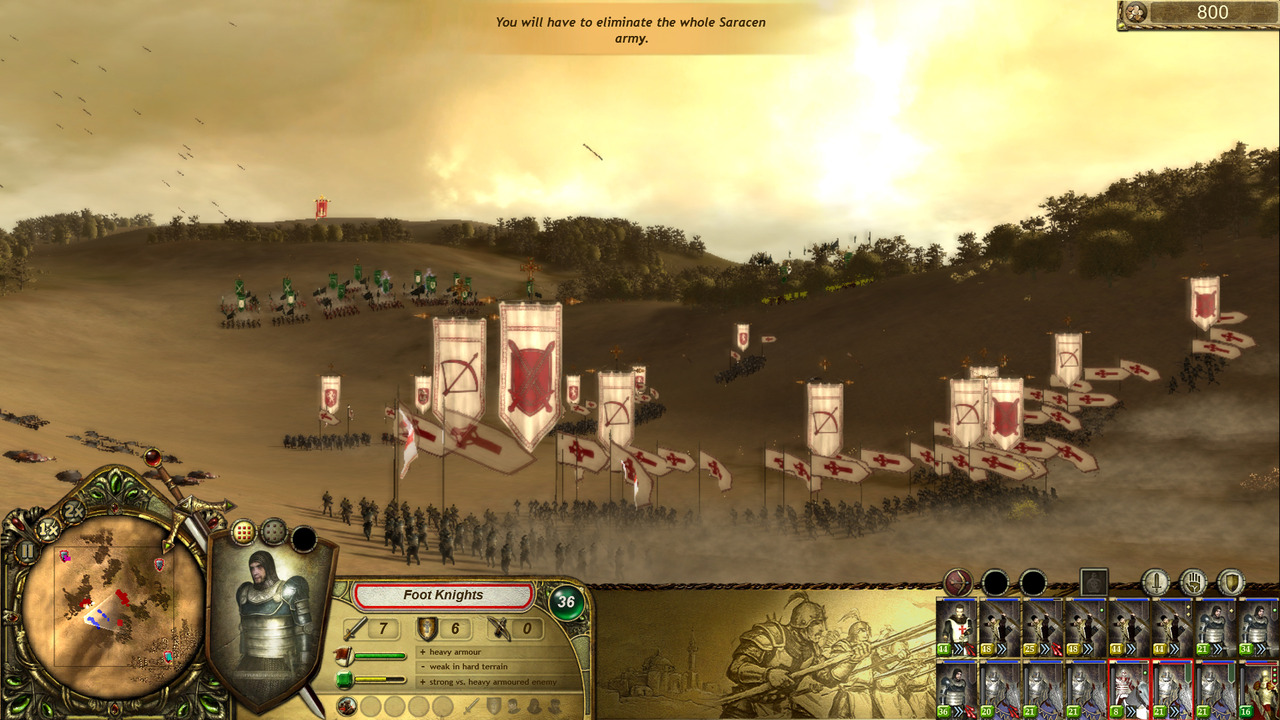The height and width of the screenshot is (720, 1280).
Task: Select the archer unit card with 18
Action: [x=999, y=627]
